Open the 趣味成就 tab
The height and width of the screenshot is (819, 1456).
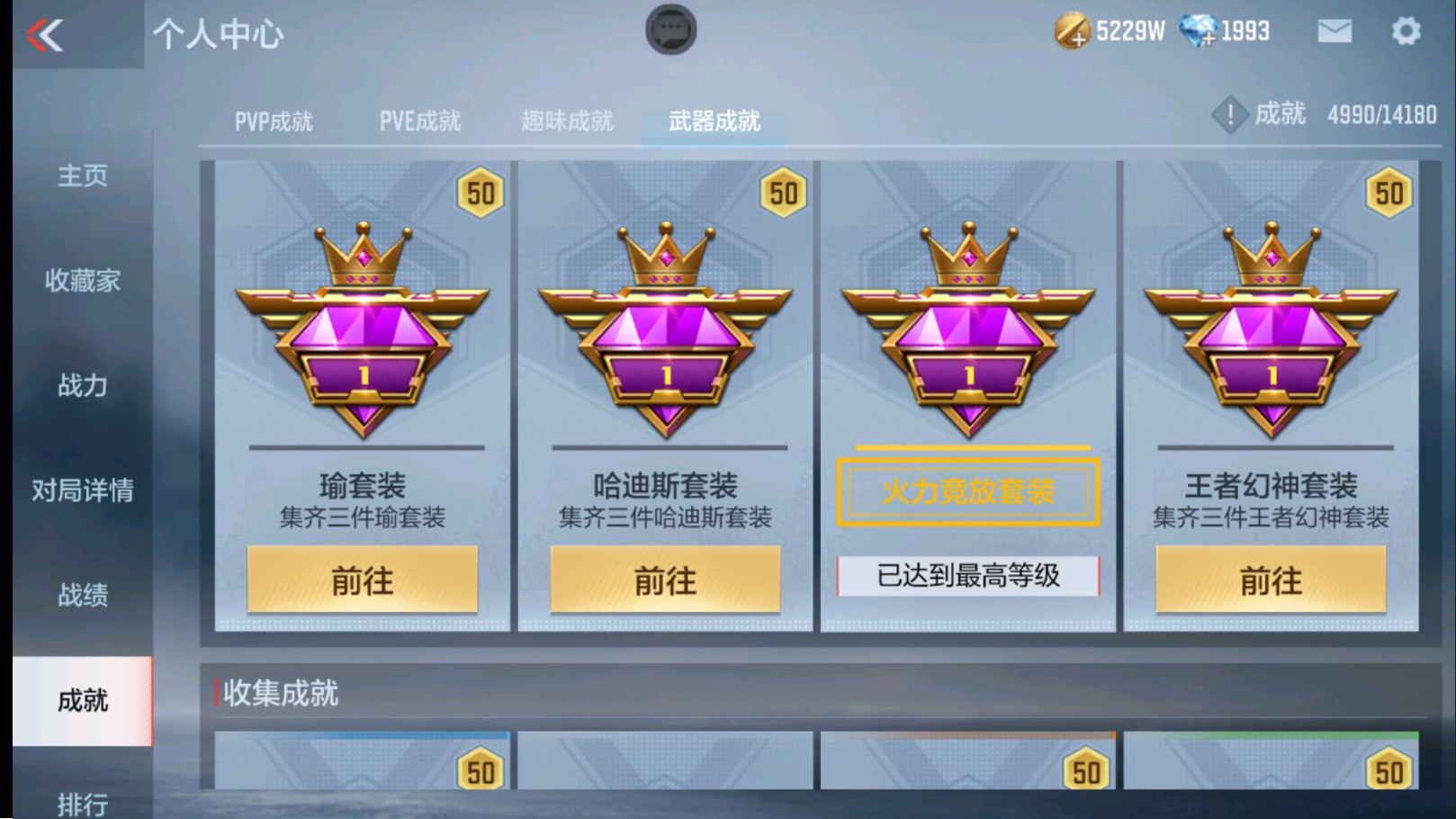pyautogui.click(x=568, y=121)
